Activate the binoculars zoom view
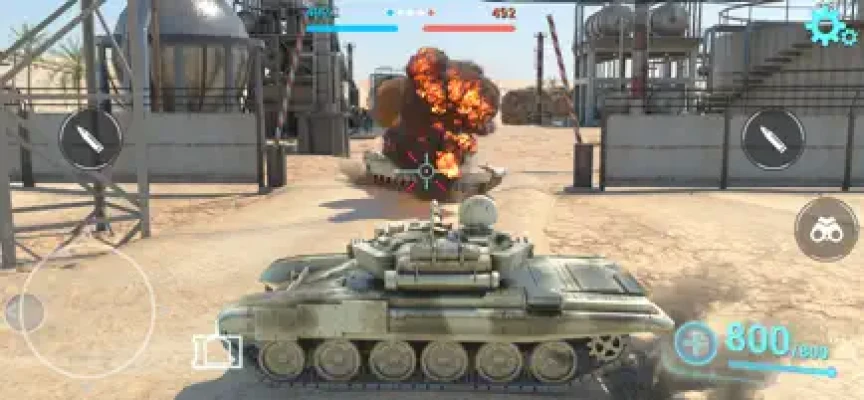The height and width of the screenshot is (400, 864). pos(826,229)
